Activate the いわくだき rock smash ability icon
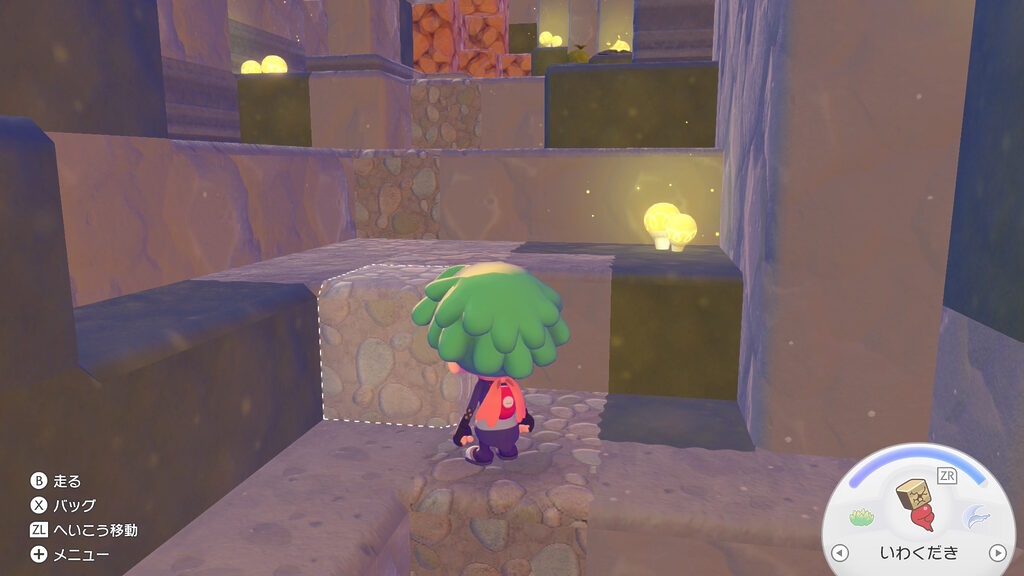 (919, 506)
